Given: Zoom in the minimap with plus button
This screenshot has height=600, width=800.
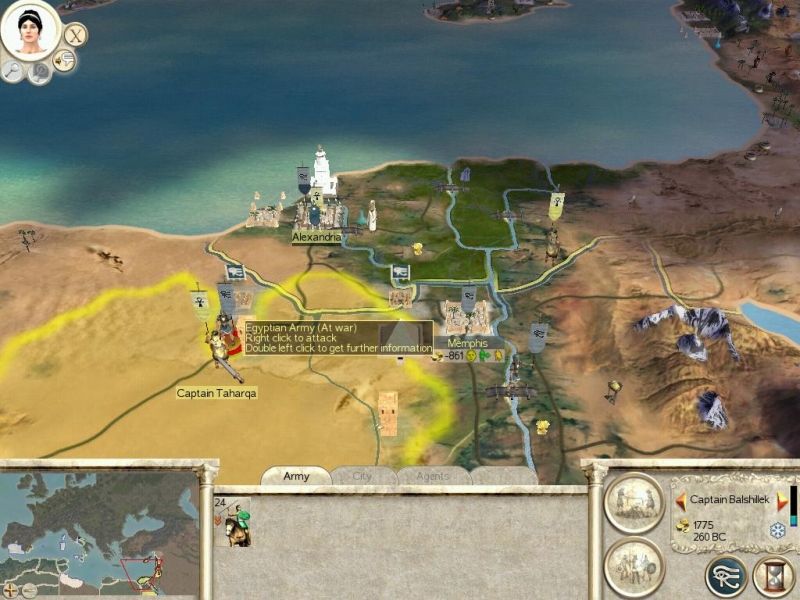Looking at the screenshot, I should [x=11, y=590].
